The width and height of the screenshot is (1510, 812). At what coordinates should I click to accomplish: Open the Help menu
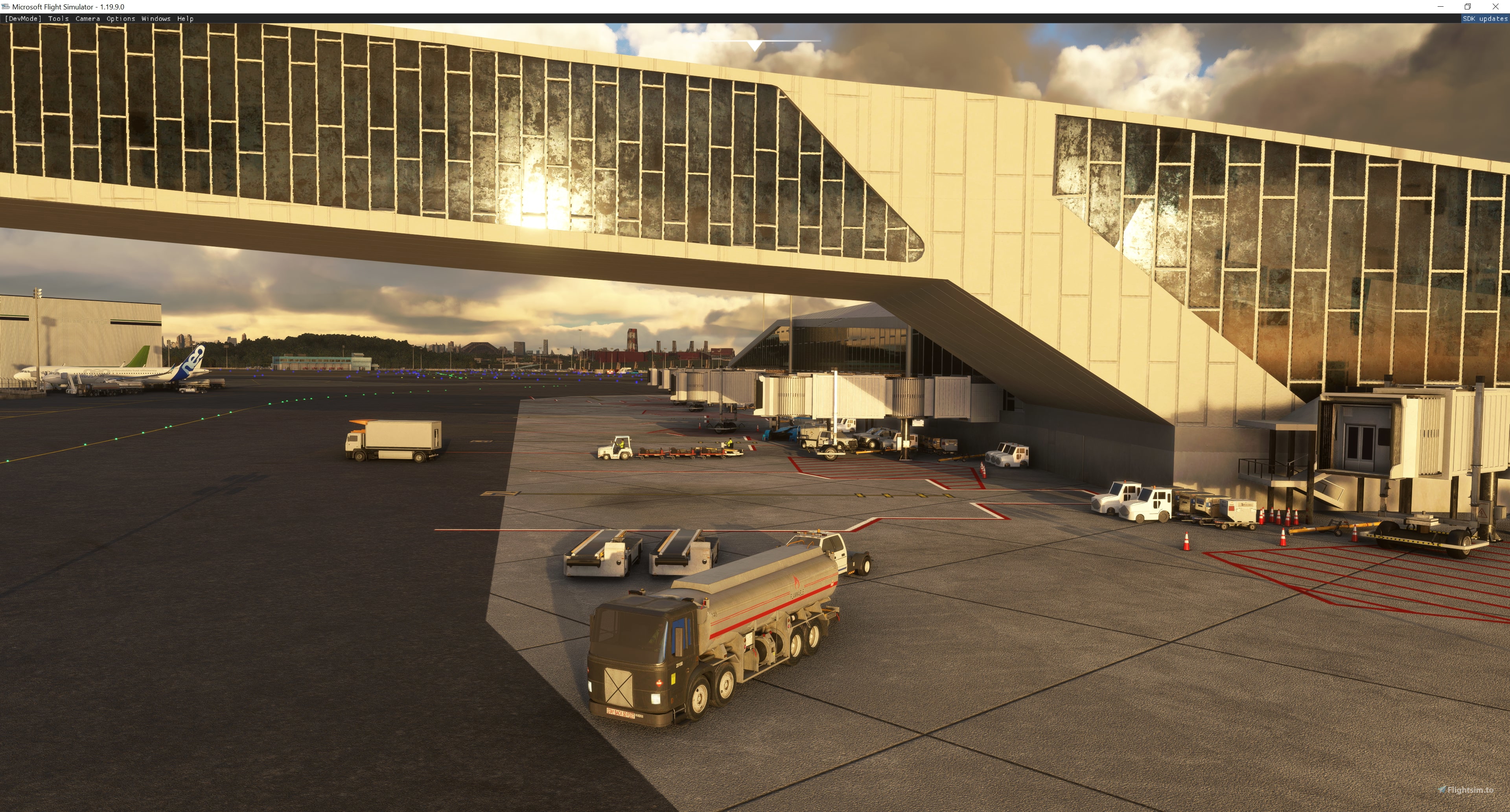(x=185, y=19)
